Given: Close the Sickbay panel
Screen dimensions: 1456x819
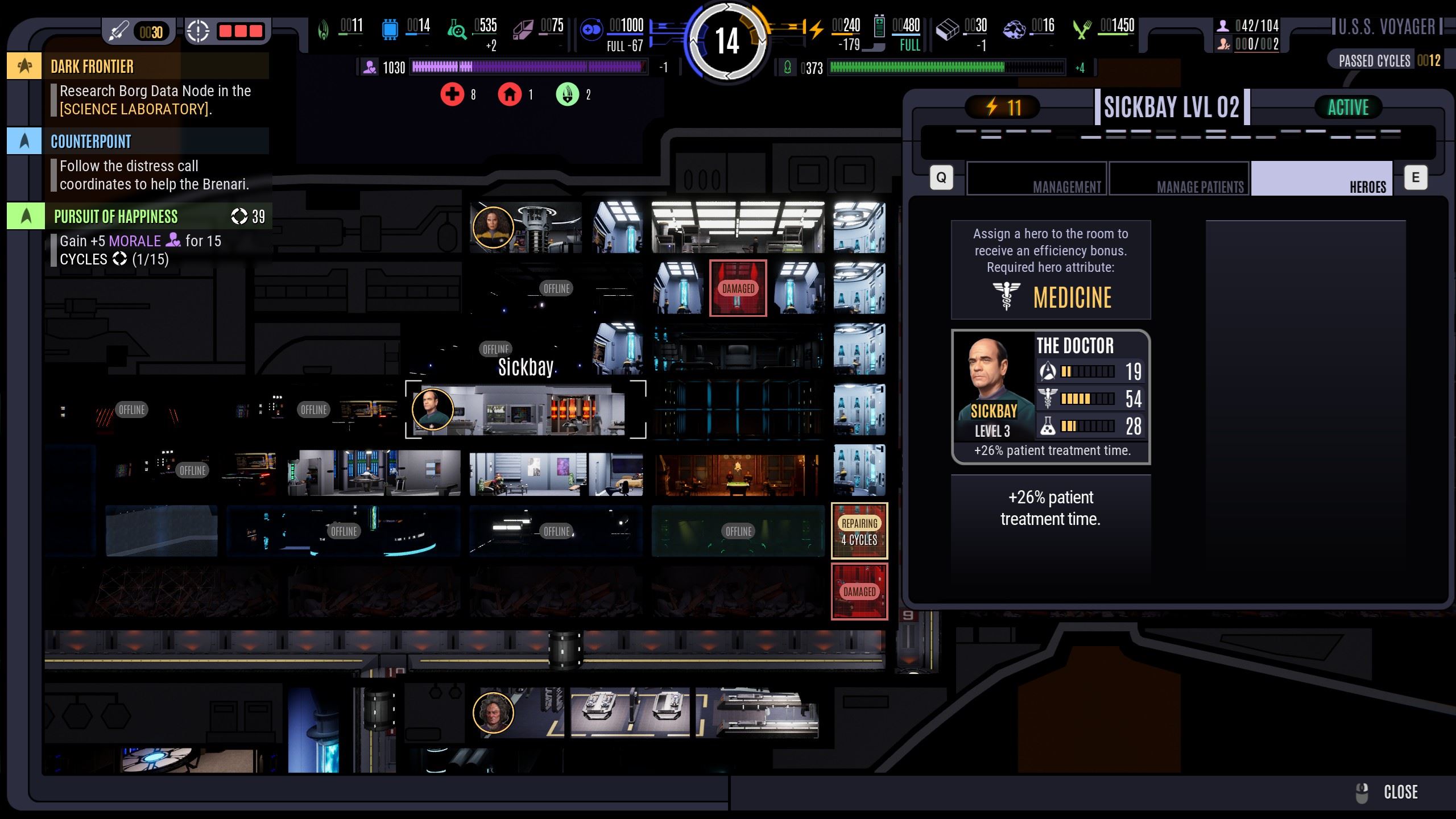Looking at the screenshot, I should click(x=1388, y=792).
